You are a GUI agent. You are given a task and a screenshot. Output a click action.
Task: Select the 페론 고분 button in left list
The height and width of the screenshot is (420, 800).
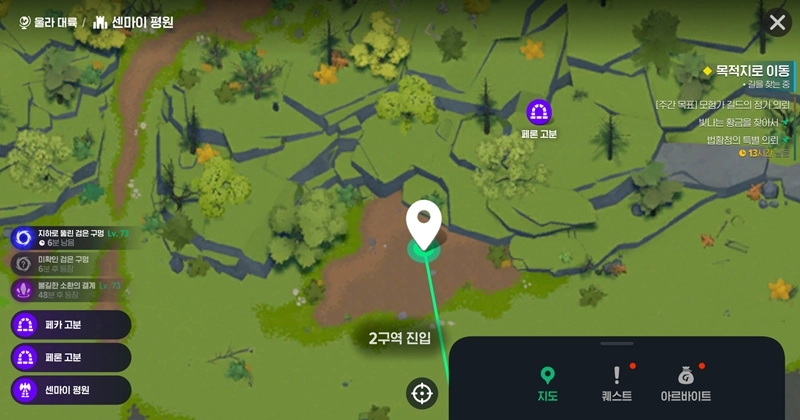click(x=70, y=358)
